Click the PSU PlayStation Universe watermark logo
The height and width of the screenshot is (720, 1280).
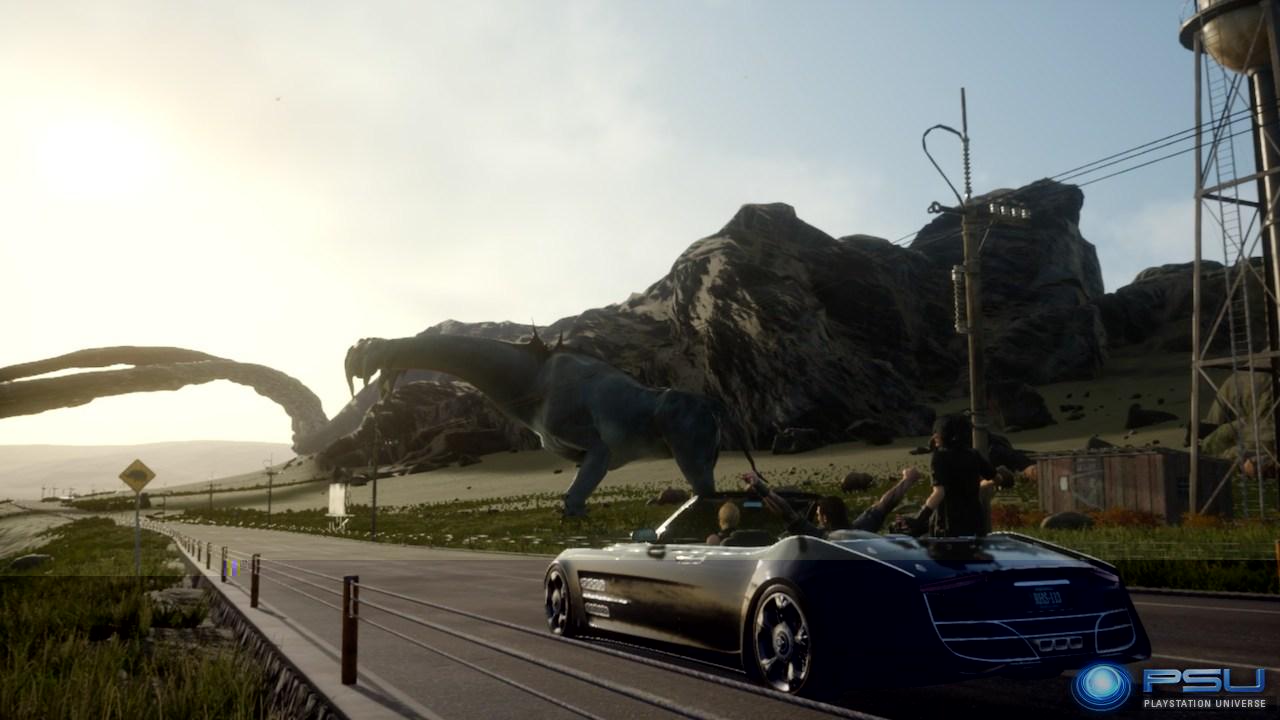(1168, 686)
